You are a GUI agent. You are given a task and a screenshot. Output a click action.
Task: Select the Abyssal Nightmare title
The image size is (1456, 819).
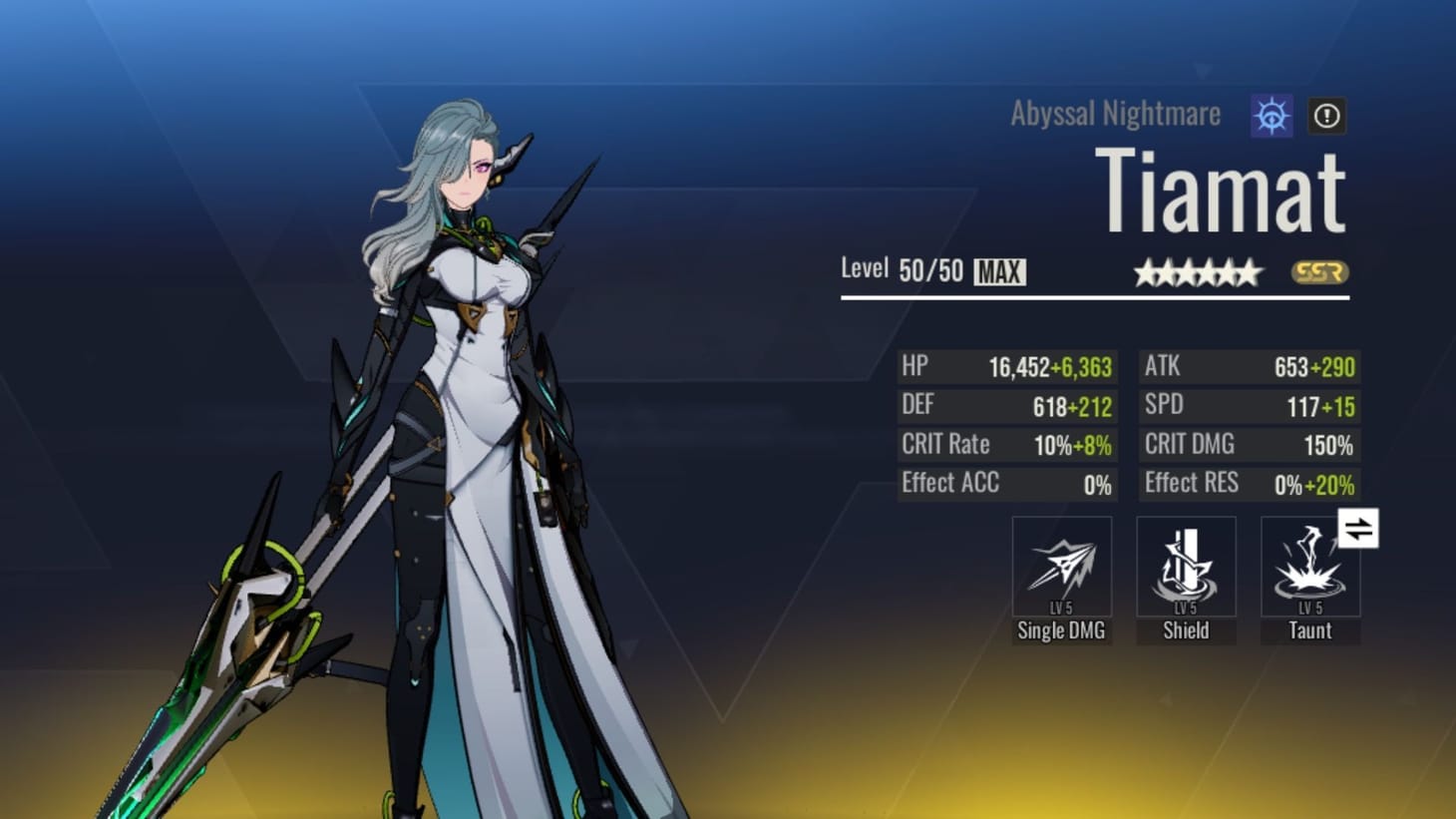(1113, 114)
